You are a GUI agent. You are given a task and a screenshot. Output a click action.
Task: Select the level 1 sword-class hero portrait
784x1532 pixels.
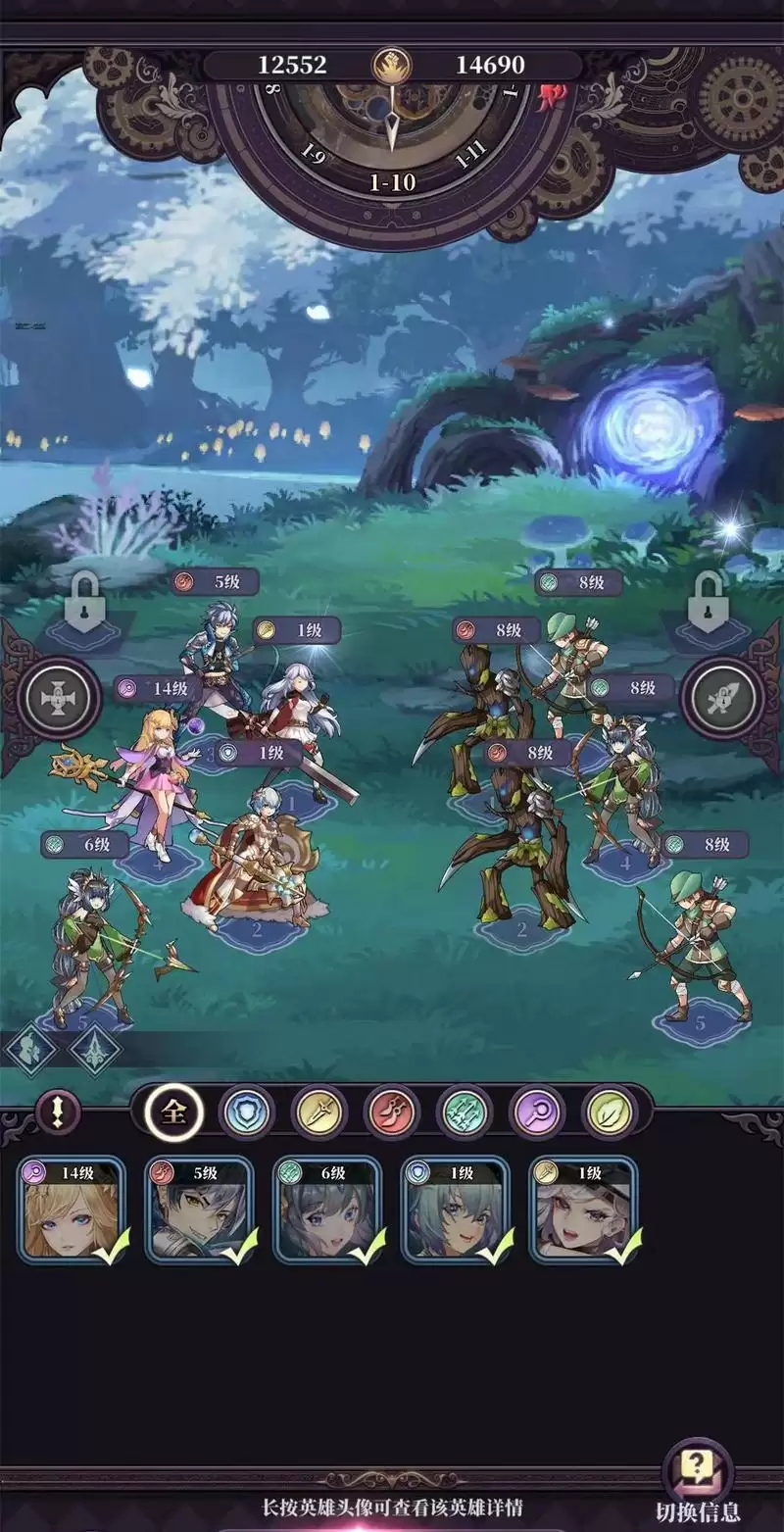pos(584,1210)
